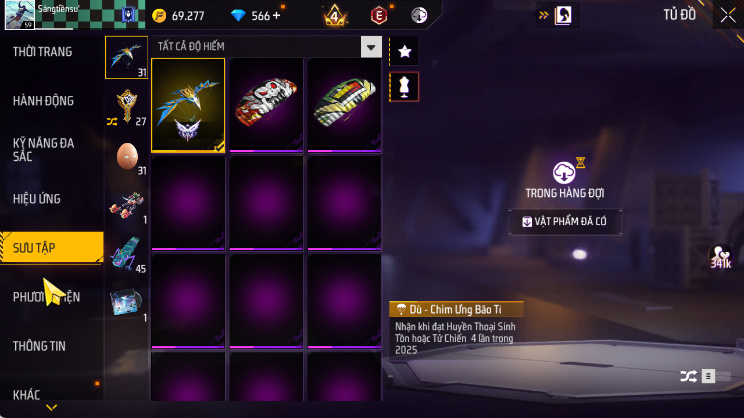Select the blue eagle parachute item
The height and width of the screenshot is (418, 744).
coord(188,104)
